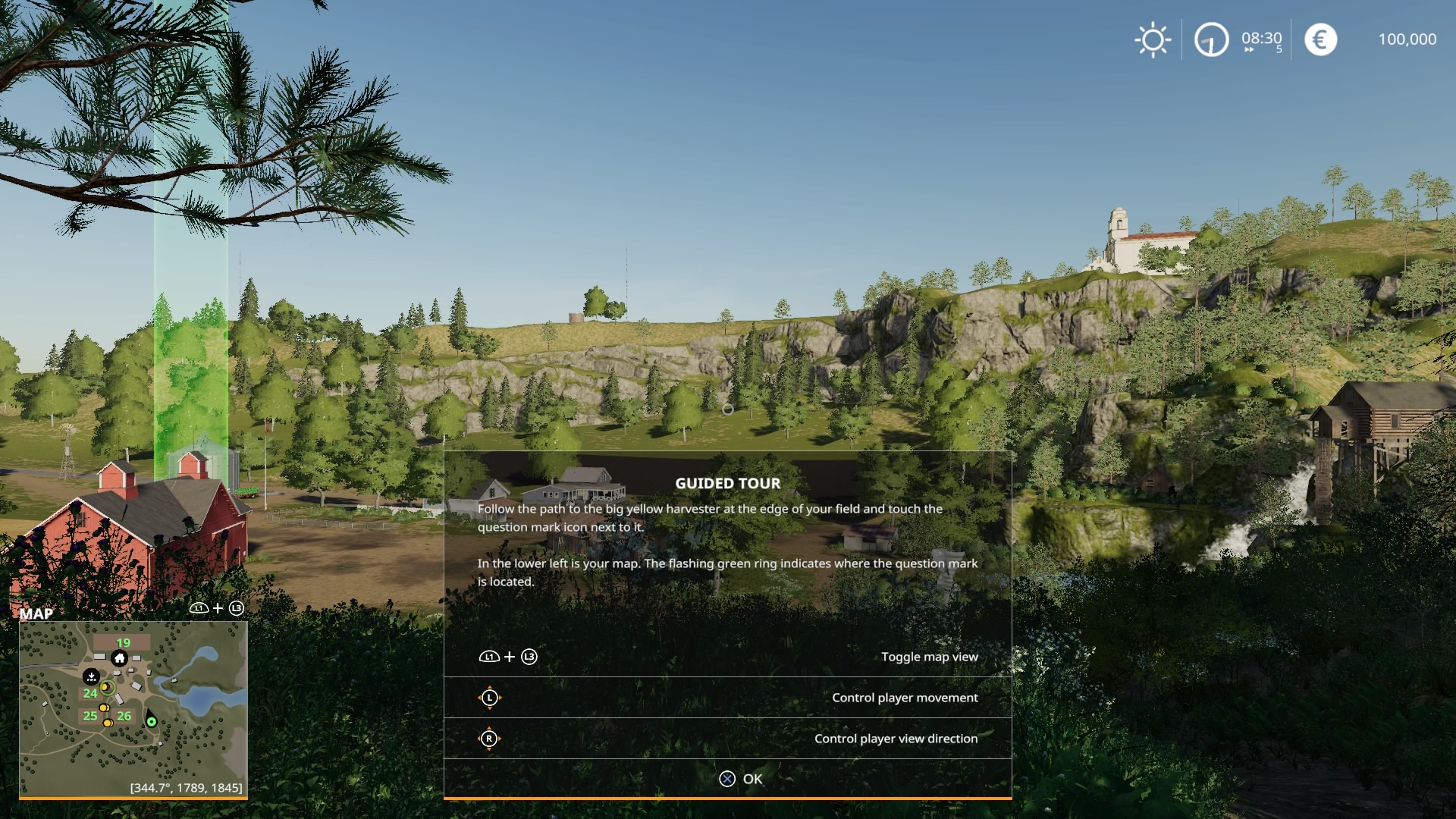Toggle the L1+L3 prompt above the minimap
Image resolution: width=1456 pixels, height=819 pixels.
point(218,607)
